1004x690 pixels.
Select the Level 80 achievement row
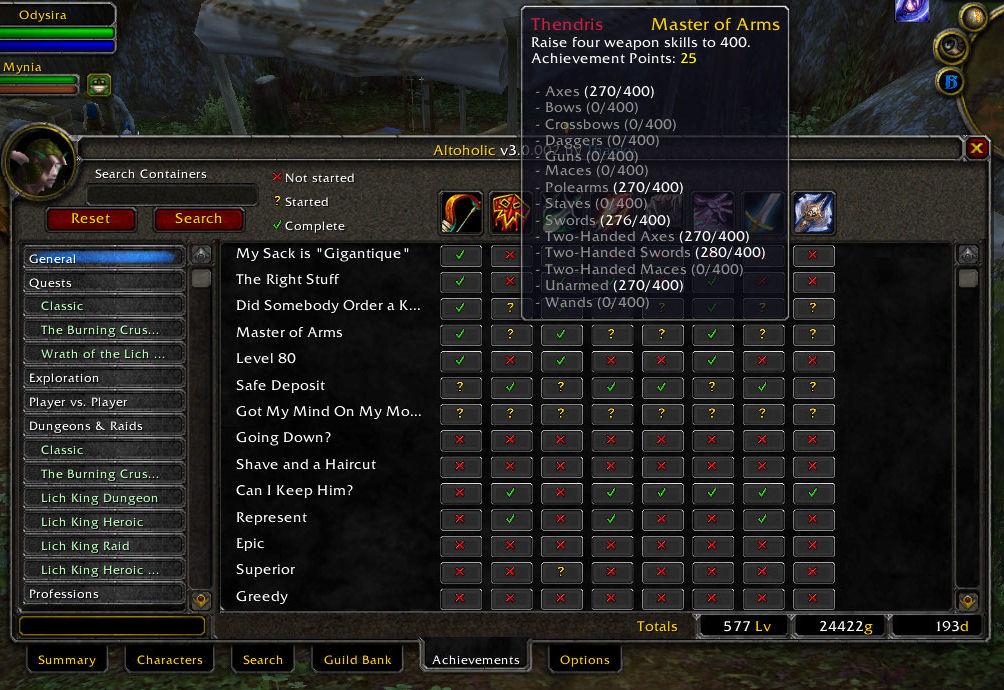(x=266, y=358)
